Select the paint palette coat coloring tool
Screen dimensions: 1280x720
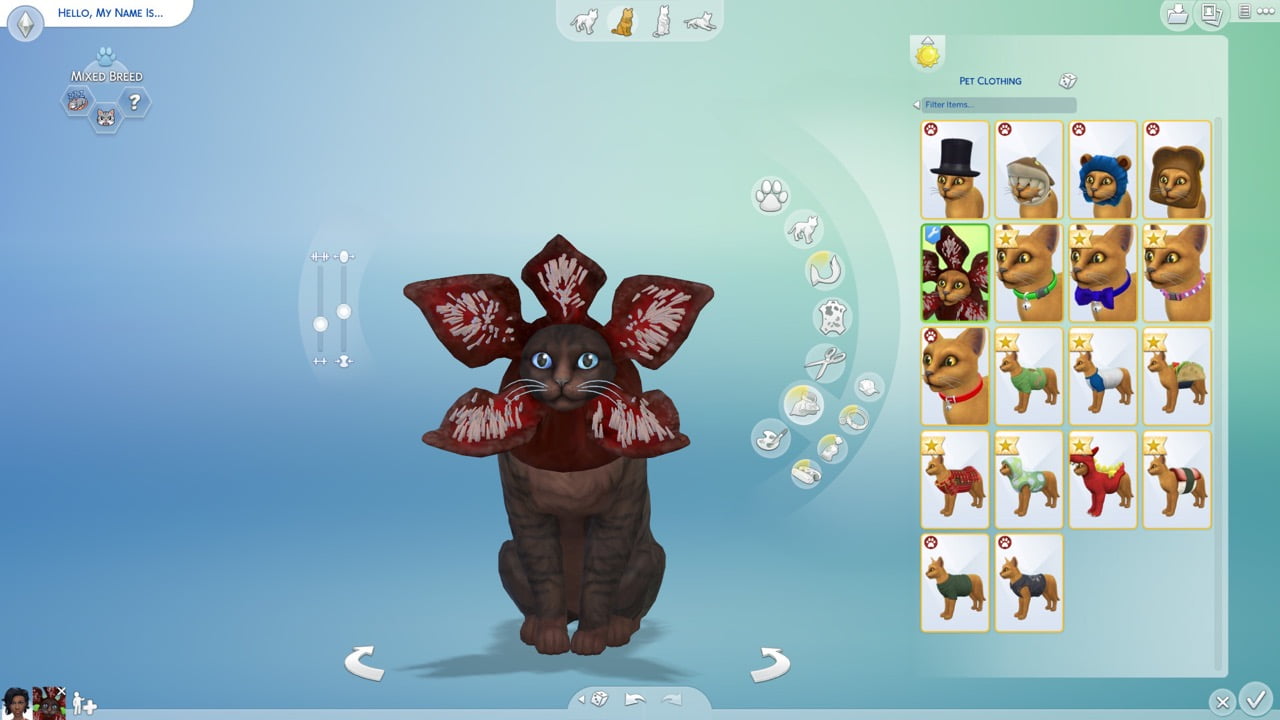click(x=769, y=438)
